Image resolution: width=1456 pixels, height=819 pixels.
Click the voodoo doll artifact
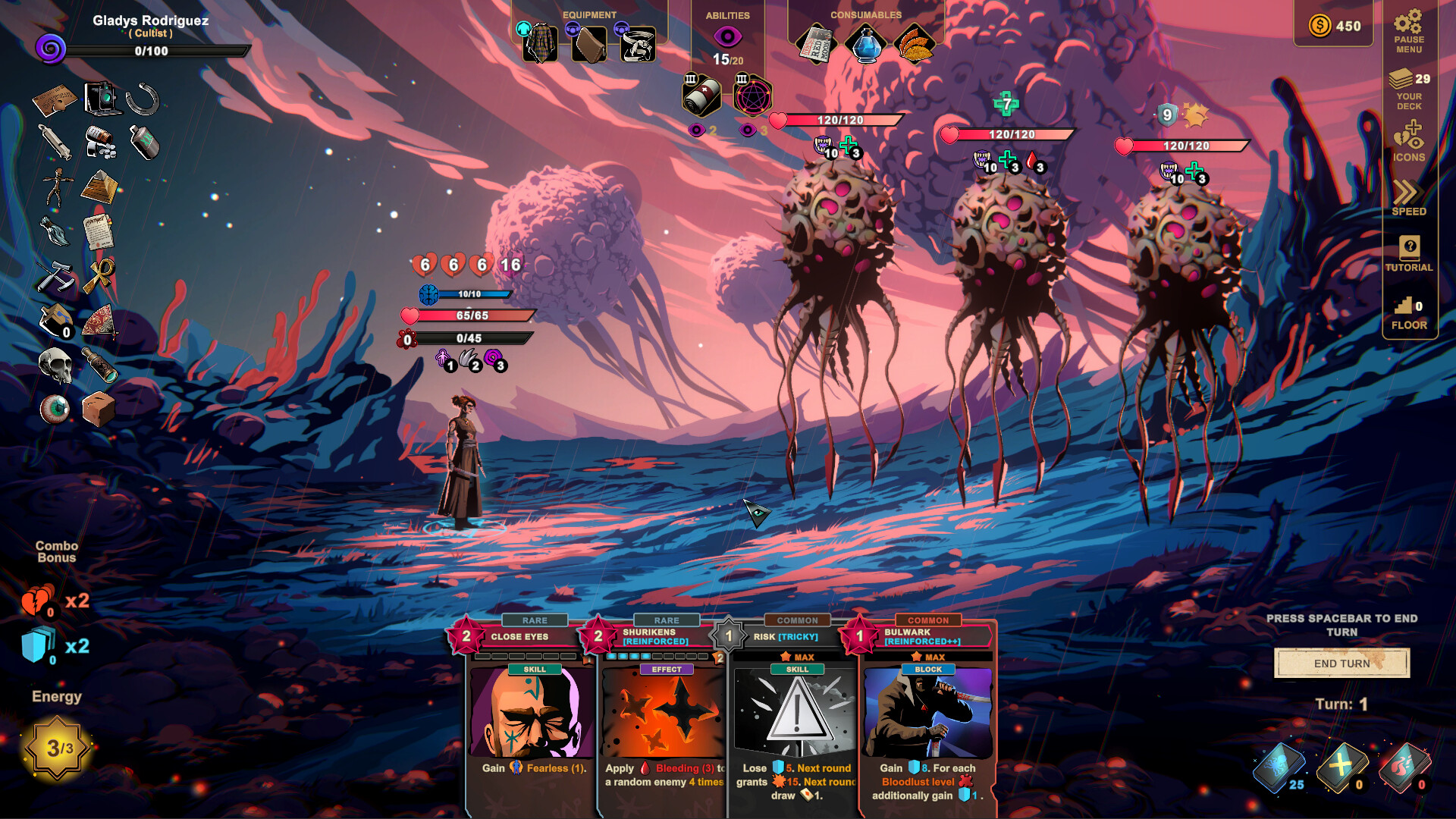coord(58,184)
